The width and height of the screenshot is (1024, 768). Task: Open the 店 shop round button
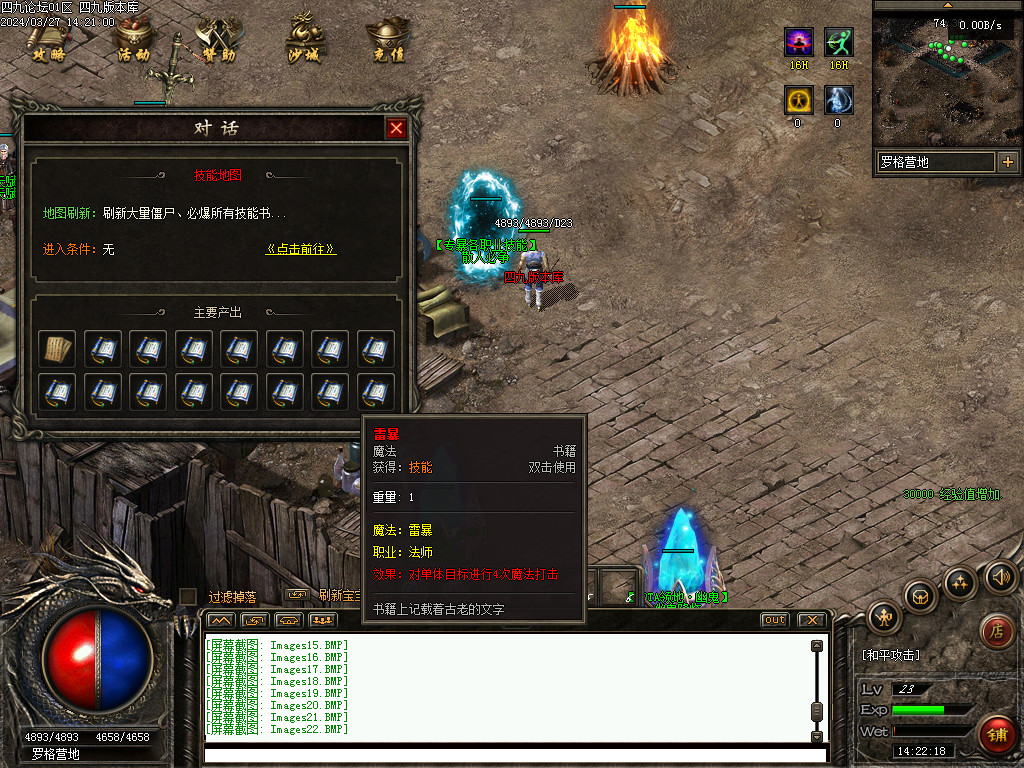(995, 630)
